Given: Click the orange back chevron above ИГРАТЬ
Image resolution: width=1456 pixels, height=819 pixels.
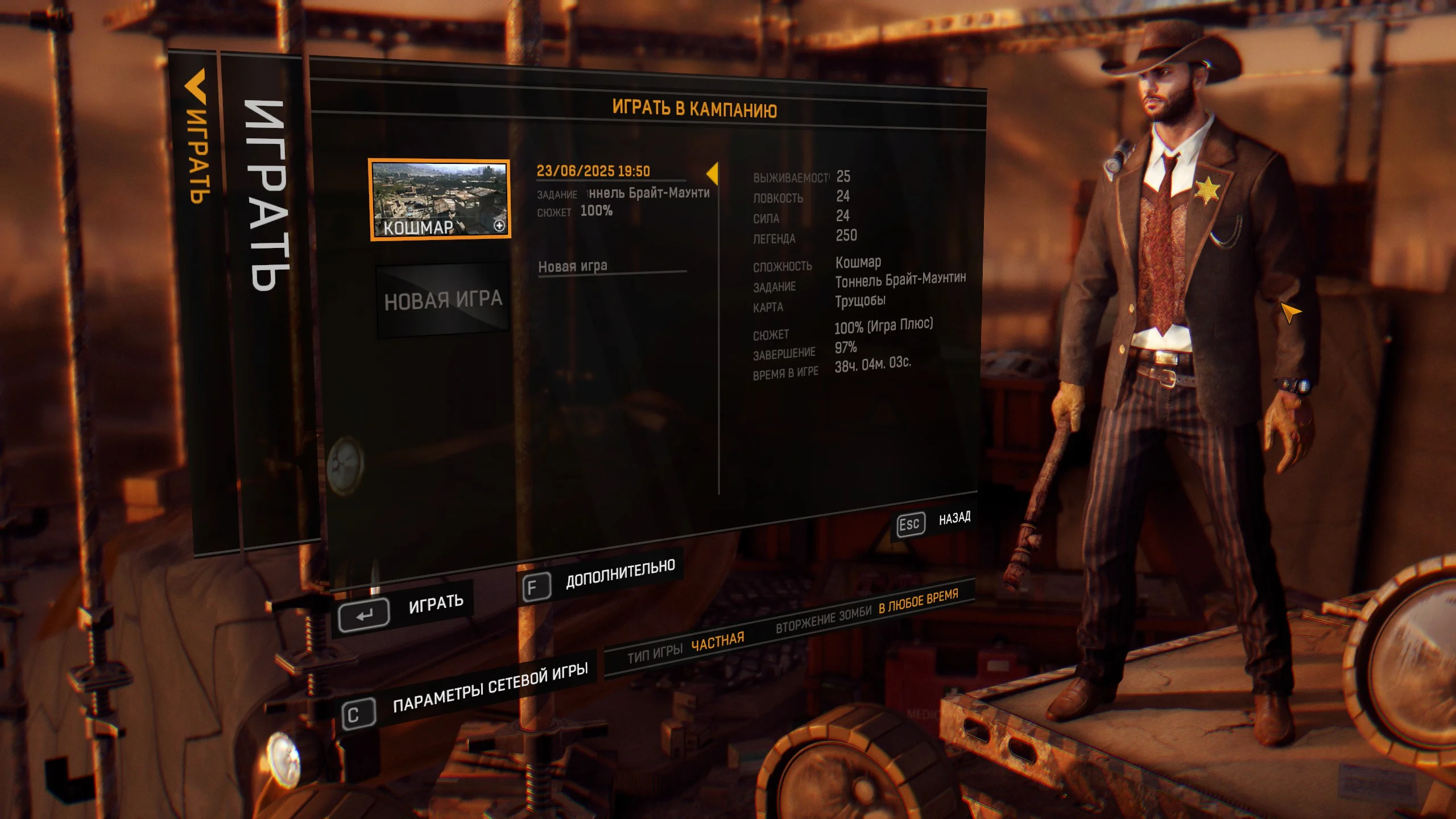Looking at the screenshot, I should pyautogui.click(x=195, y=86).
